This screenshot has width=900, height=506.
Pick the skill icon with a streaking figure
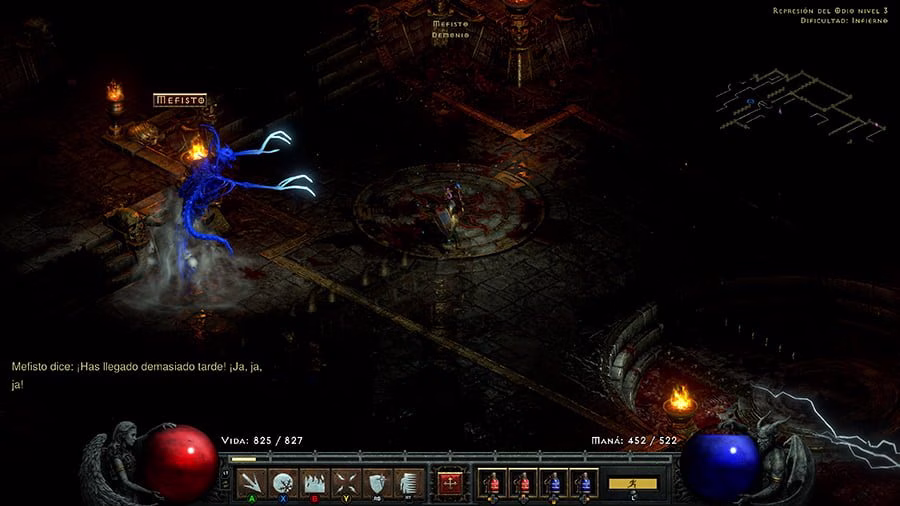click(x=408, y=482)
